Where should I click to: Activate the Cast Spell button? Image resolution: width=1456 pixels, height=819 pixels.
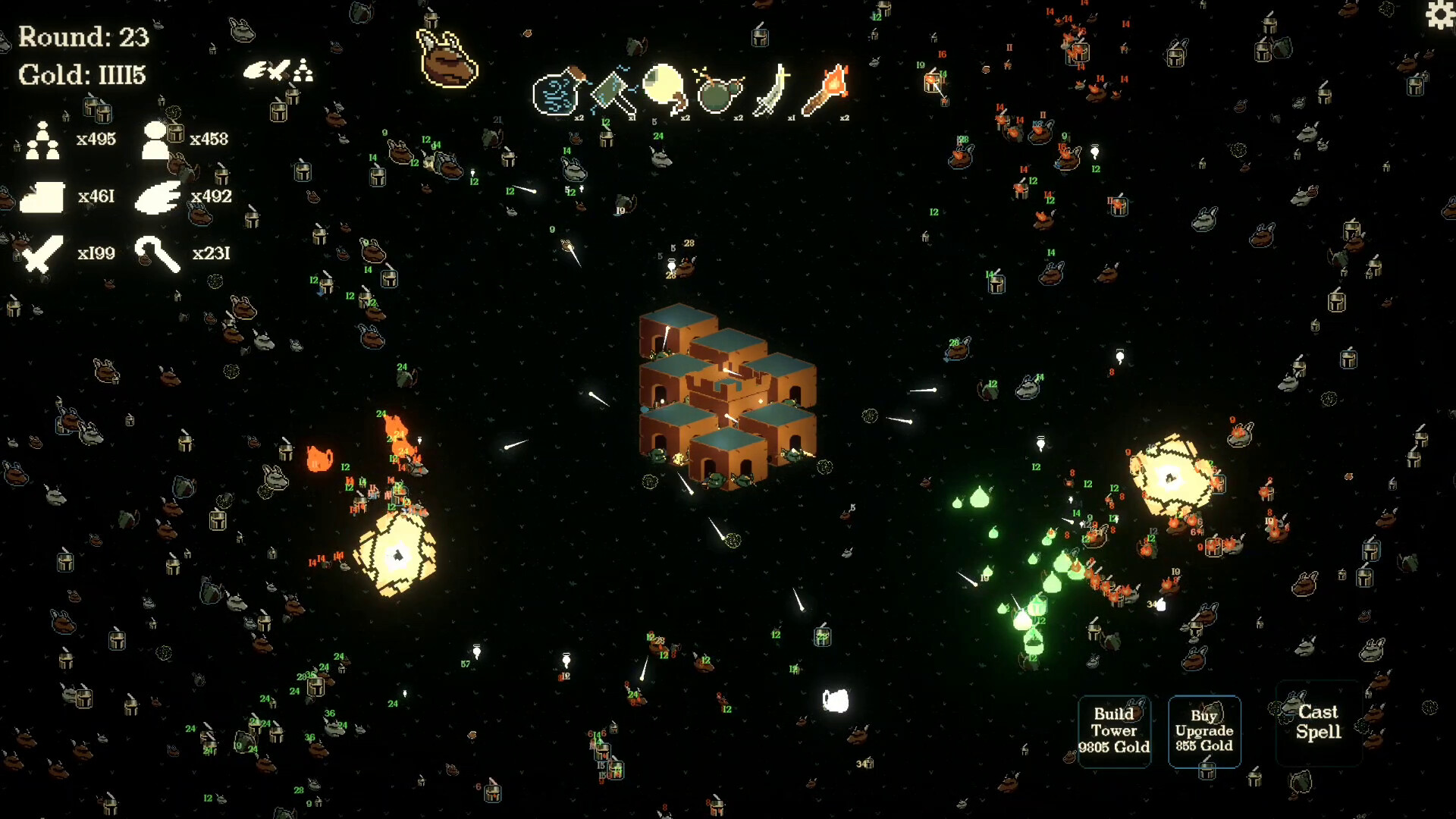[x=1318, y=722]
